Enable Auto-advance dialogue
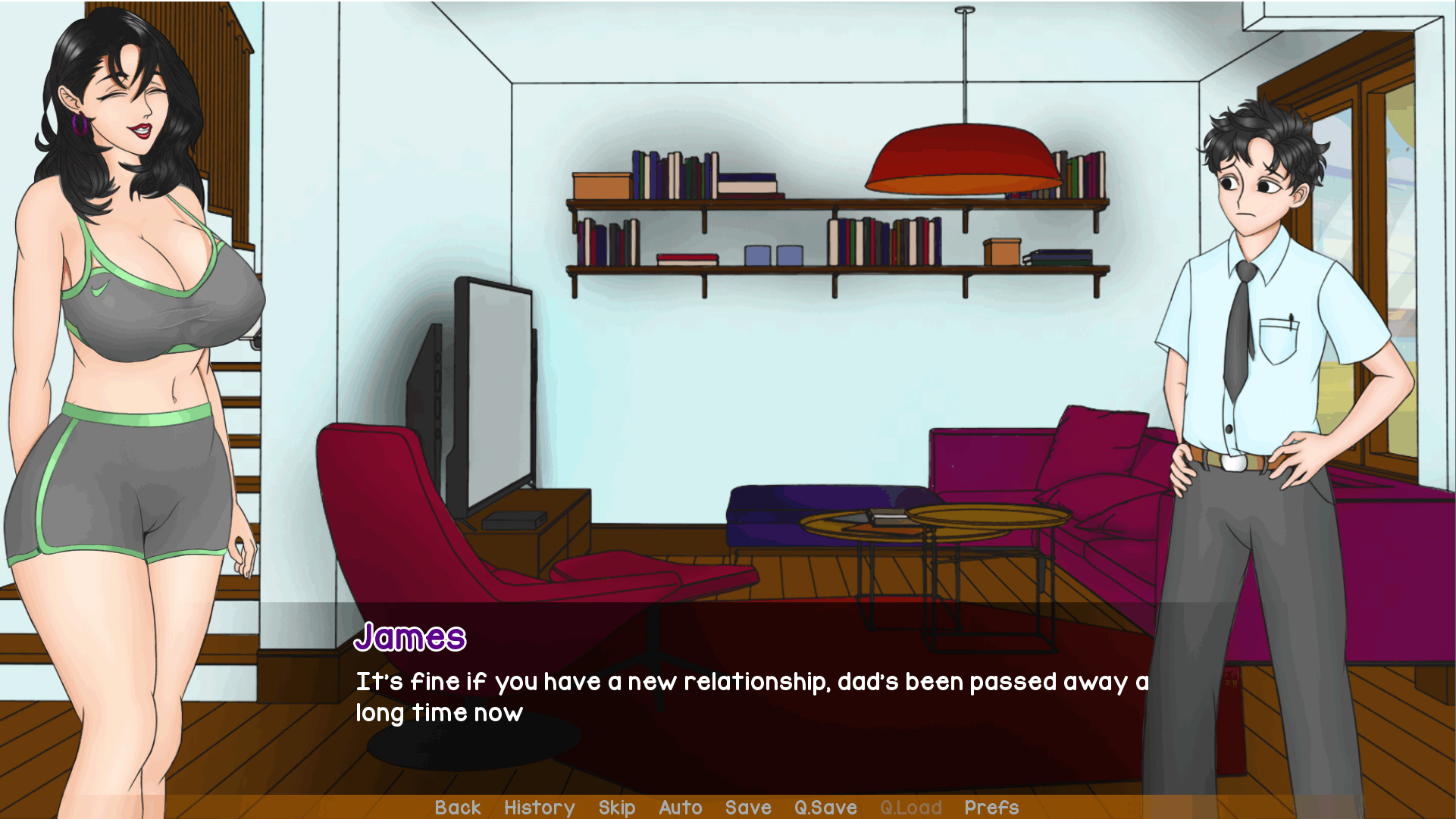This screenshot has height=819, width=1456. point(680,808)
